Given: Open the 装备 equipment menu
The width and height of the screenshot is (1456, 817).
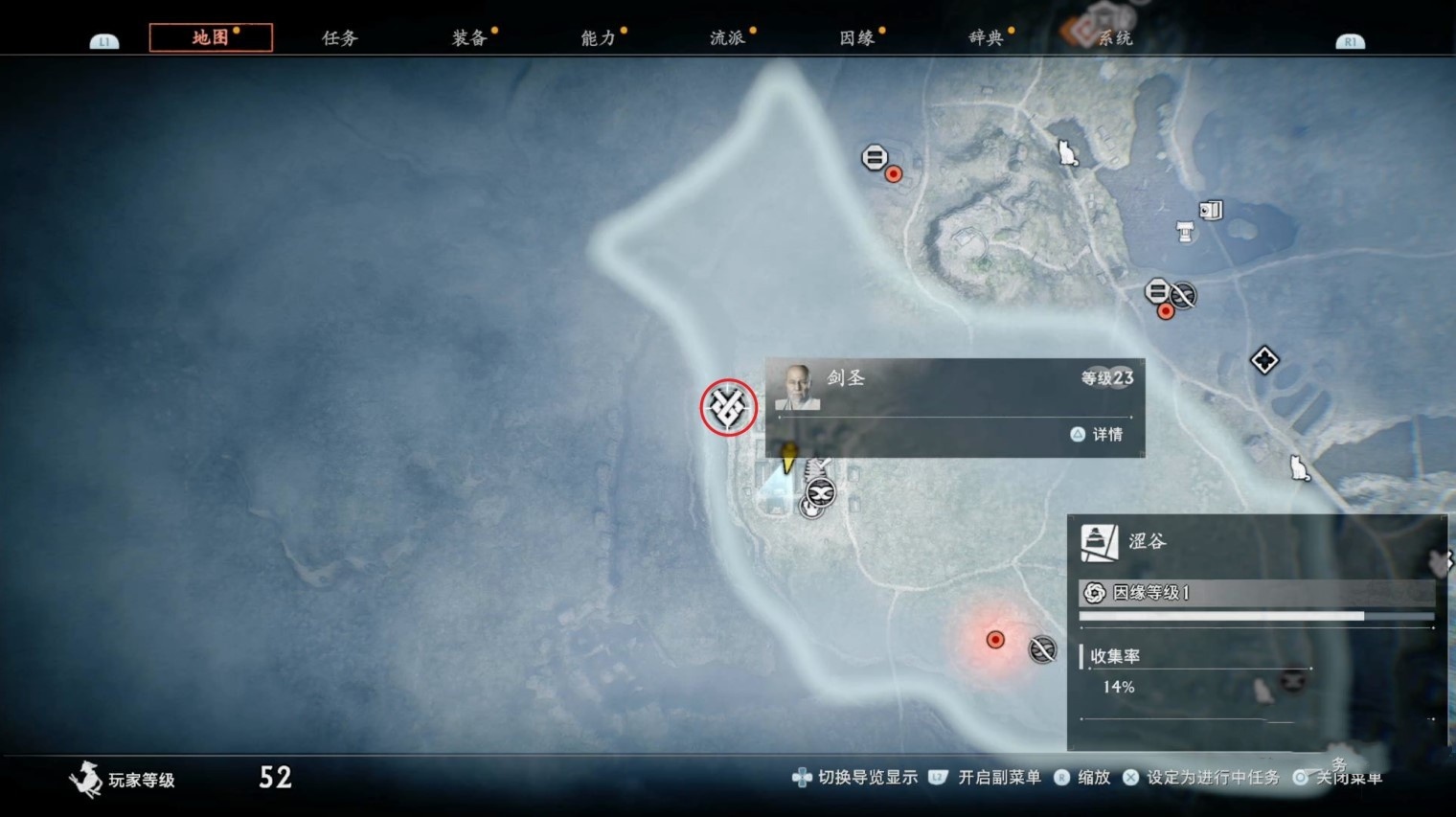Looking at the screenshot, I should click(x=466, y=36).
